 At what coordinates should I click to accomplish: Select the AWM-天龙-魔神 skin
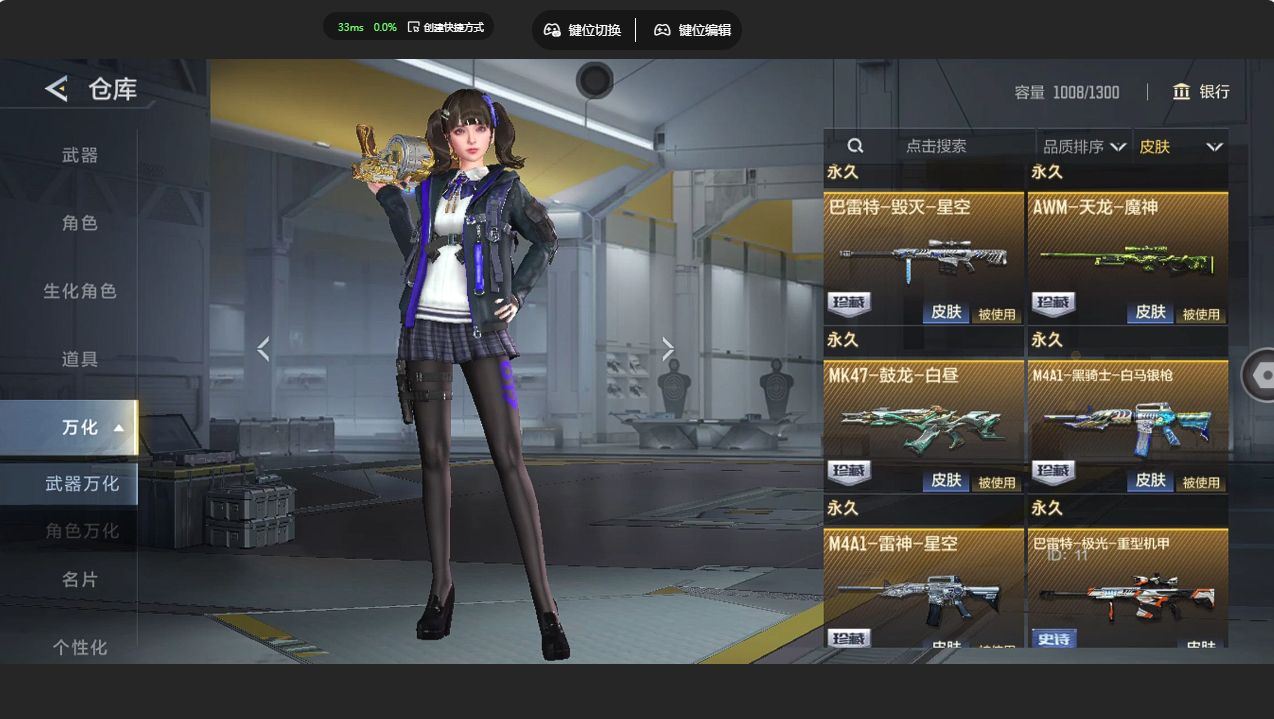(x=1127, y=257)
